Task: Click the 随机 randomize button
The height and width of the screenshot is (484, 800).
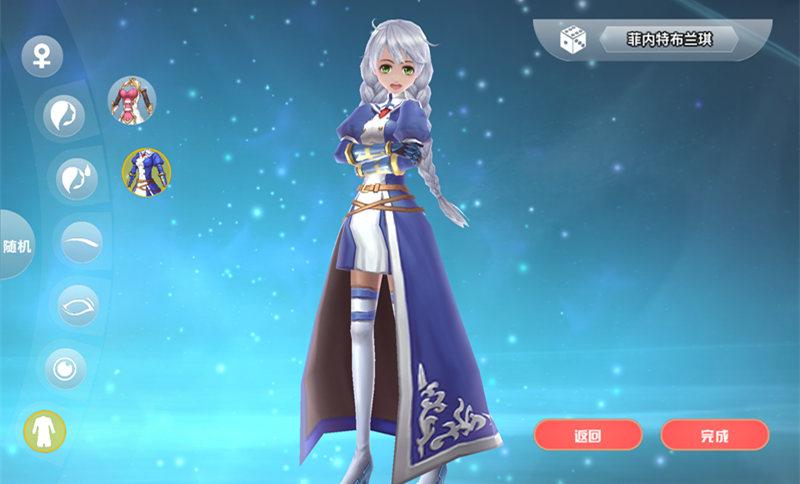Action: tap(17, 245)
